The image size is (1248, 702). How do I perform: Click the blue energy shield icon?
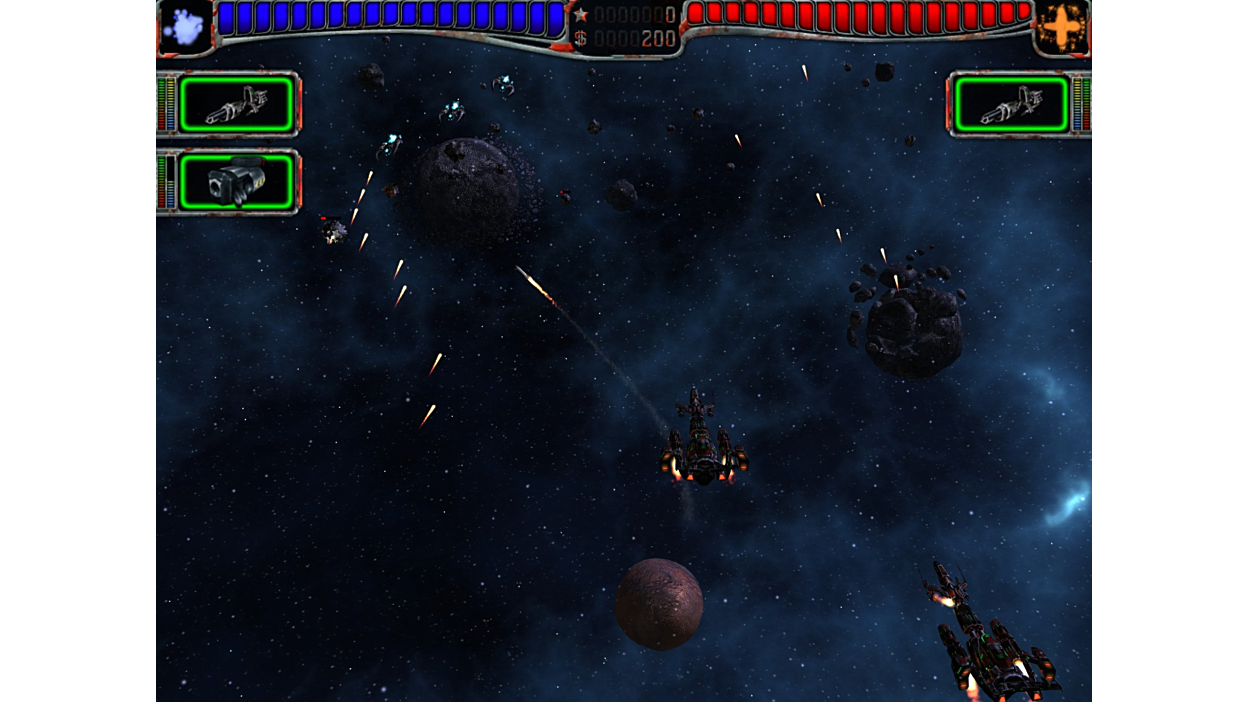point(184,27)
